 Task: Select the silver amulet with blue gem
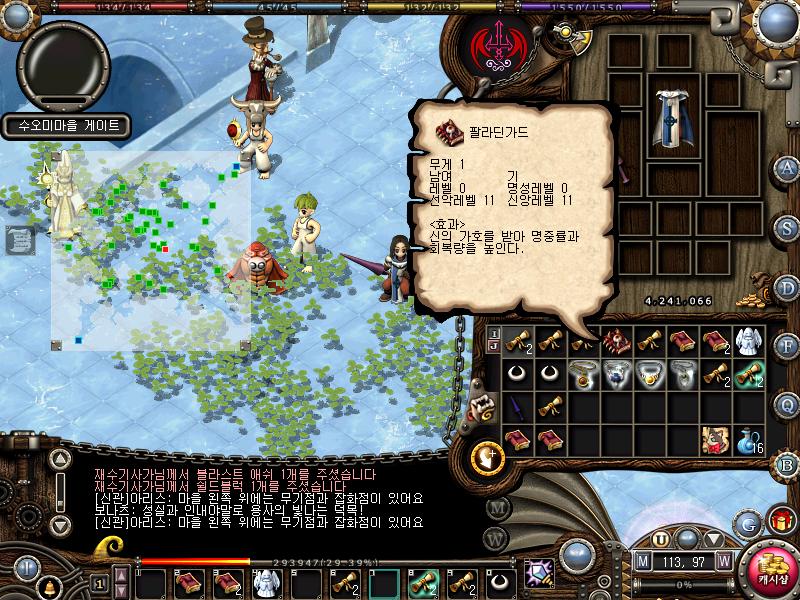pyautogui.click(x=614, y=373)
